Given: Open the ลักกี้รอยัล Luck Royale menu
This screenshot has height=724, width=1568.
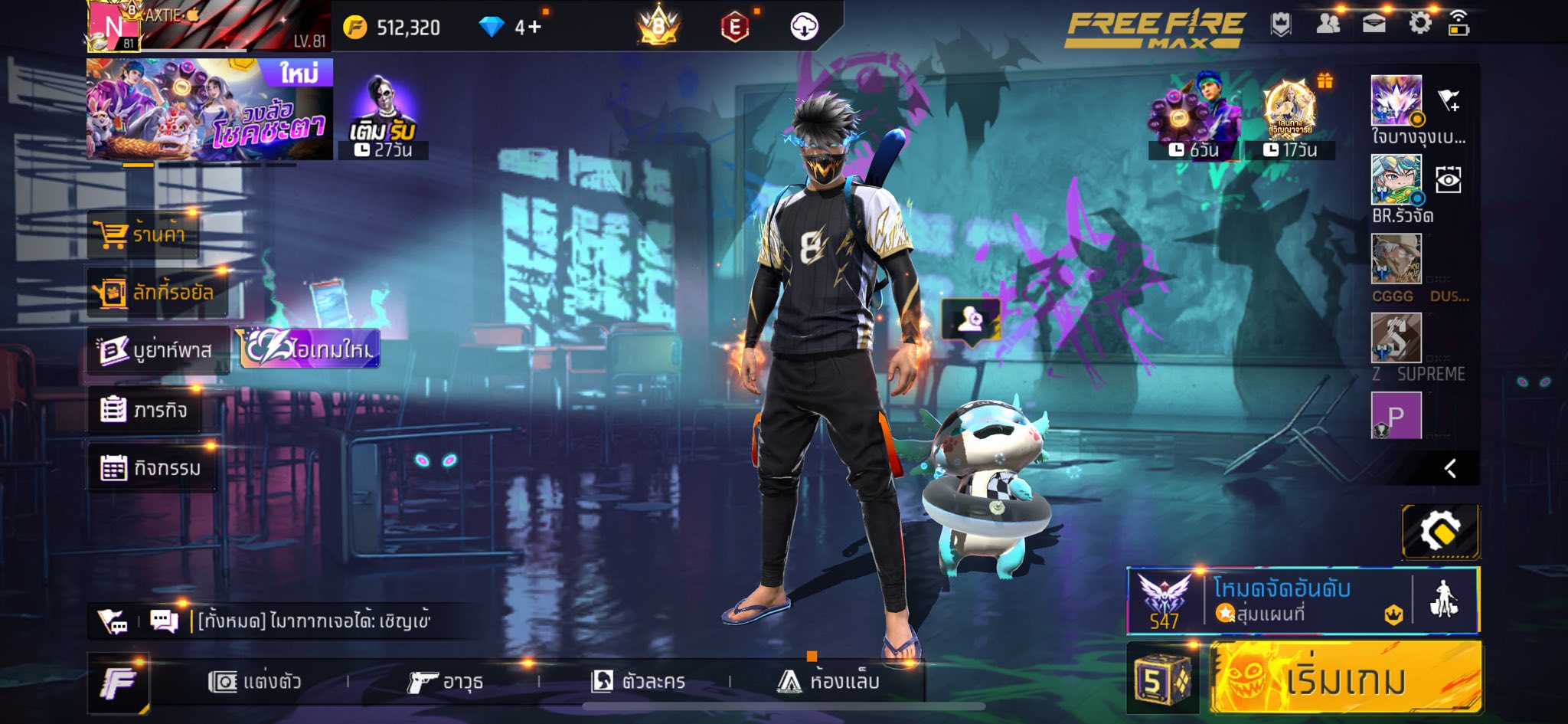Looking at the screenshot, I should (x=158, y=293).
